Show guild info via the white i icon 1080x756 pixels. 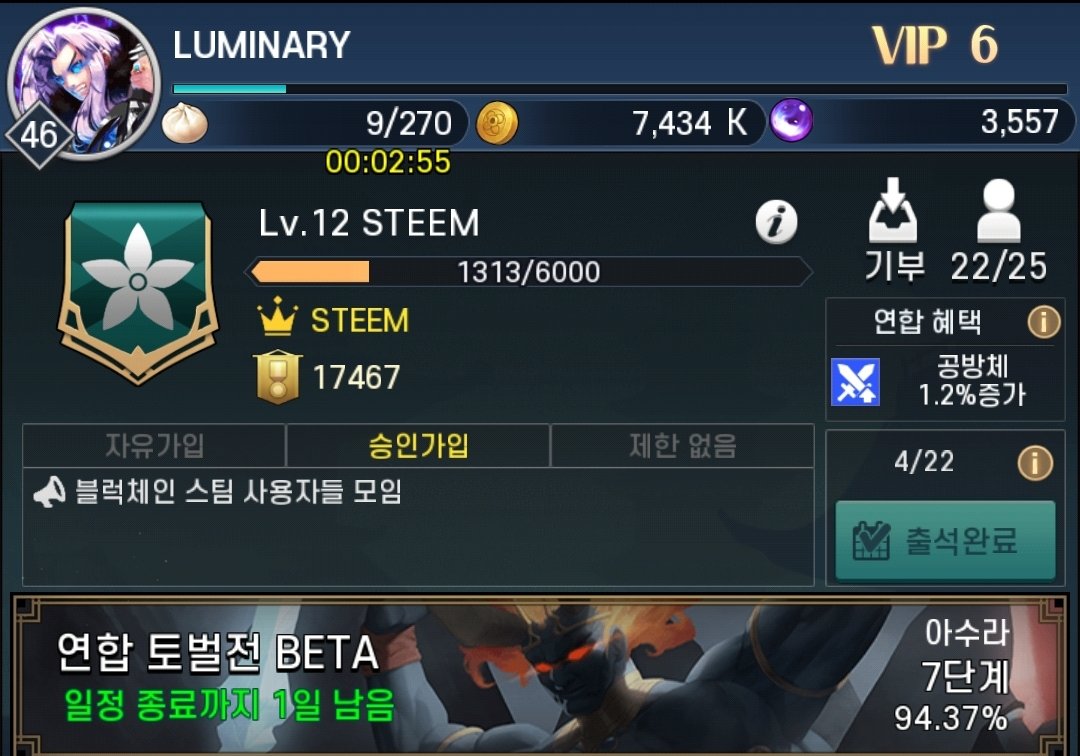[776, 222]
